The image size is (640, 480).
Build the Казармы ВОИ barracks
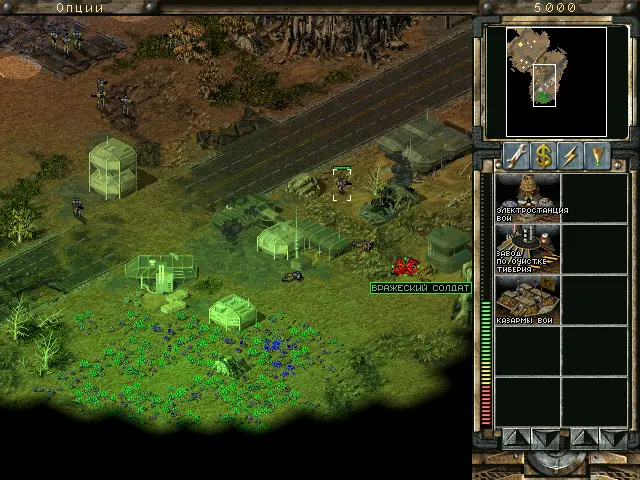(x=527, y=298)
